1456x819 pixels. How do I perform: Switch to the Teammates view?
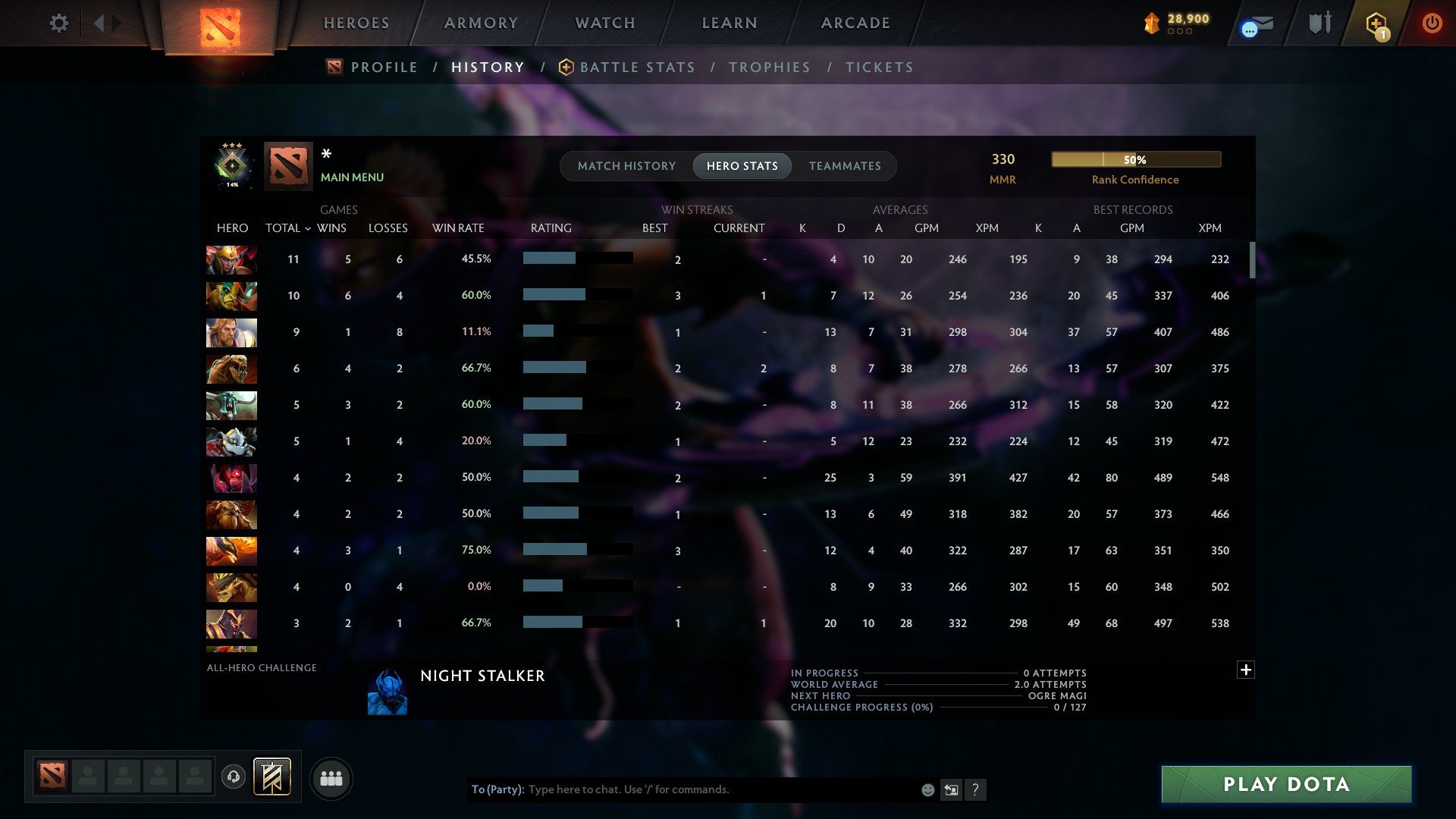pyautogui.click(x=845, y=165)
